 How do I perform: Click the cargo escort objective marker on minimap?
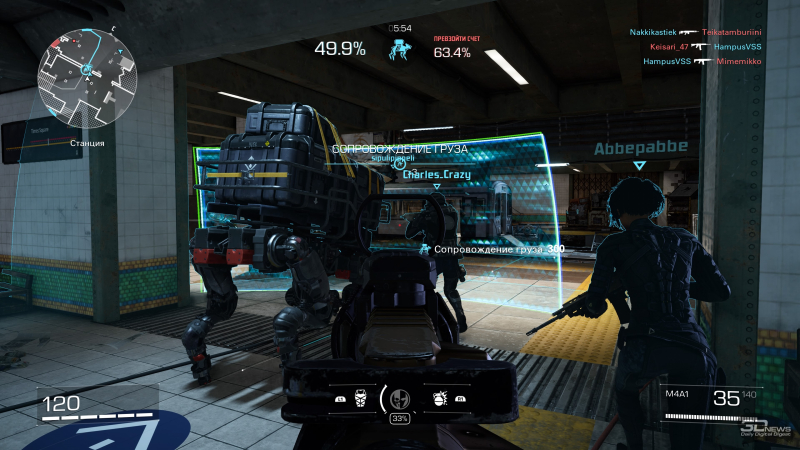click(x=87, y=69)
